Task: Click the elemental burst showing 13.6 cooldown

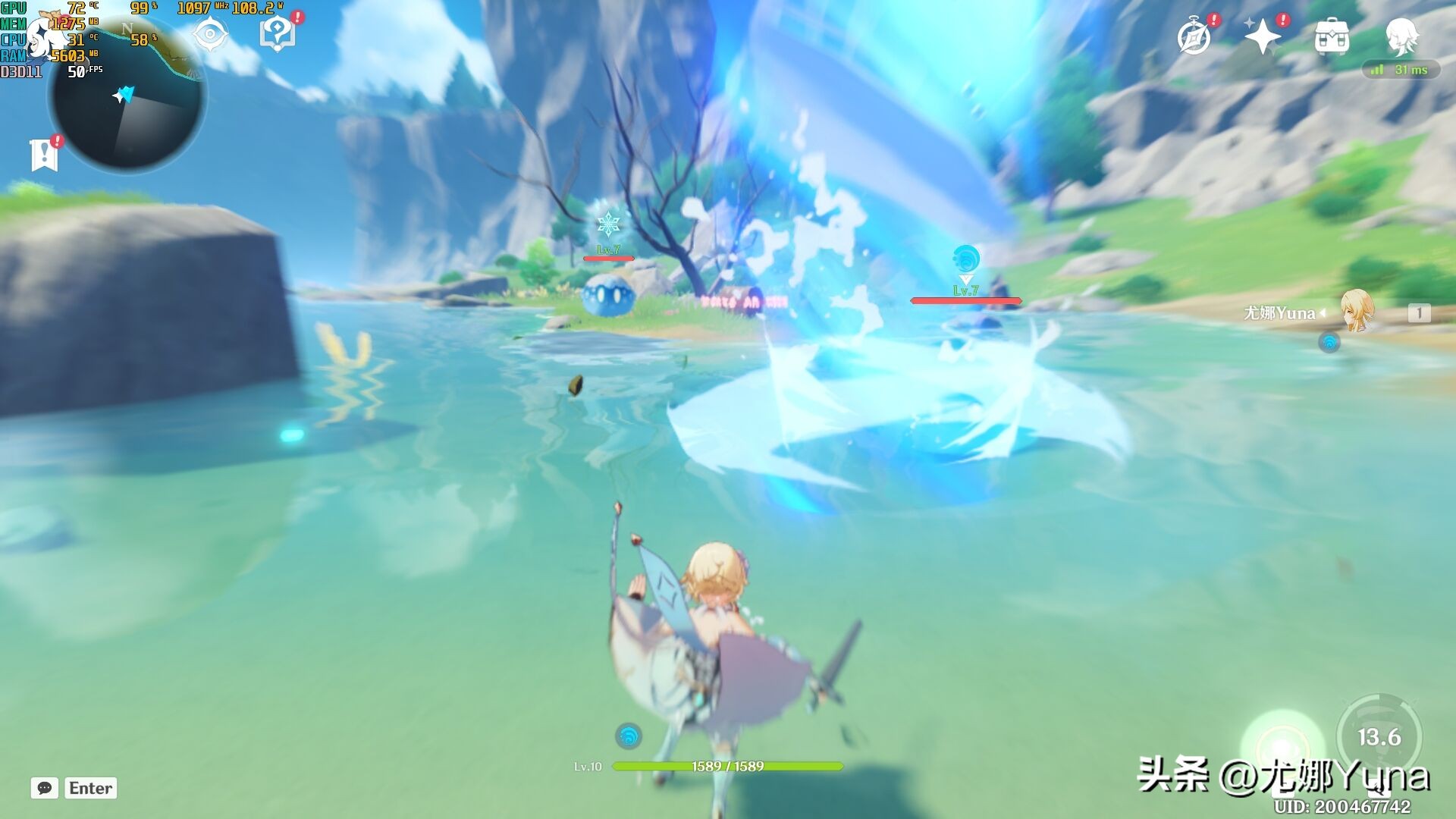Action: [1379, 736]
